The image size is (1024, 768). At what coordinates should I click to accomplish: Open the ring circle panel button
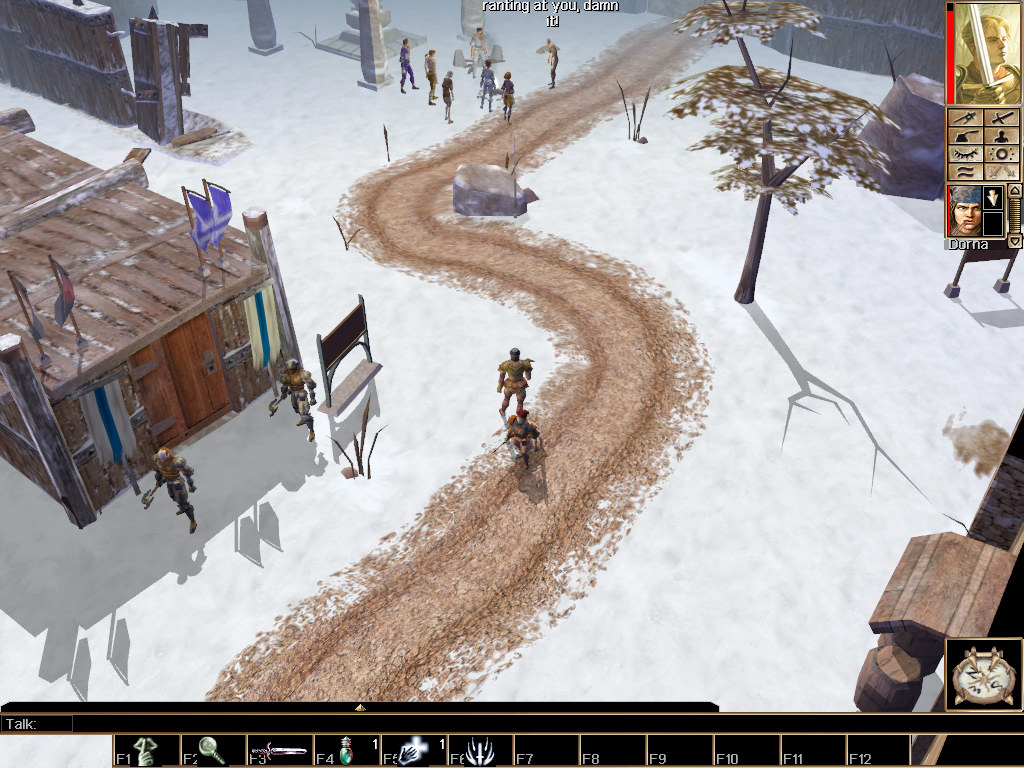click(x=1002, y=154)
